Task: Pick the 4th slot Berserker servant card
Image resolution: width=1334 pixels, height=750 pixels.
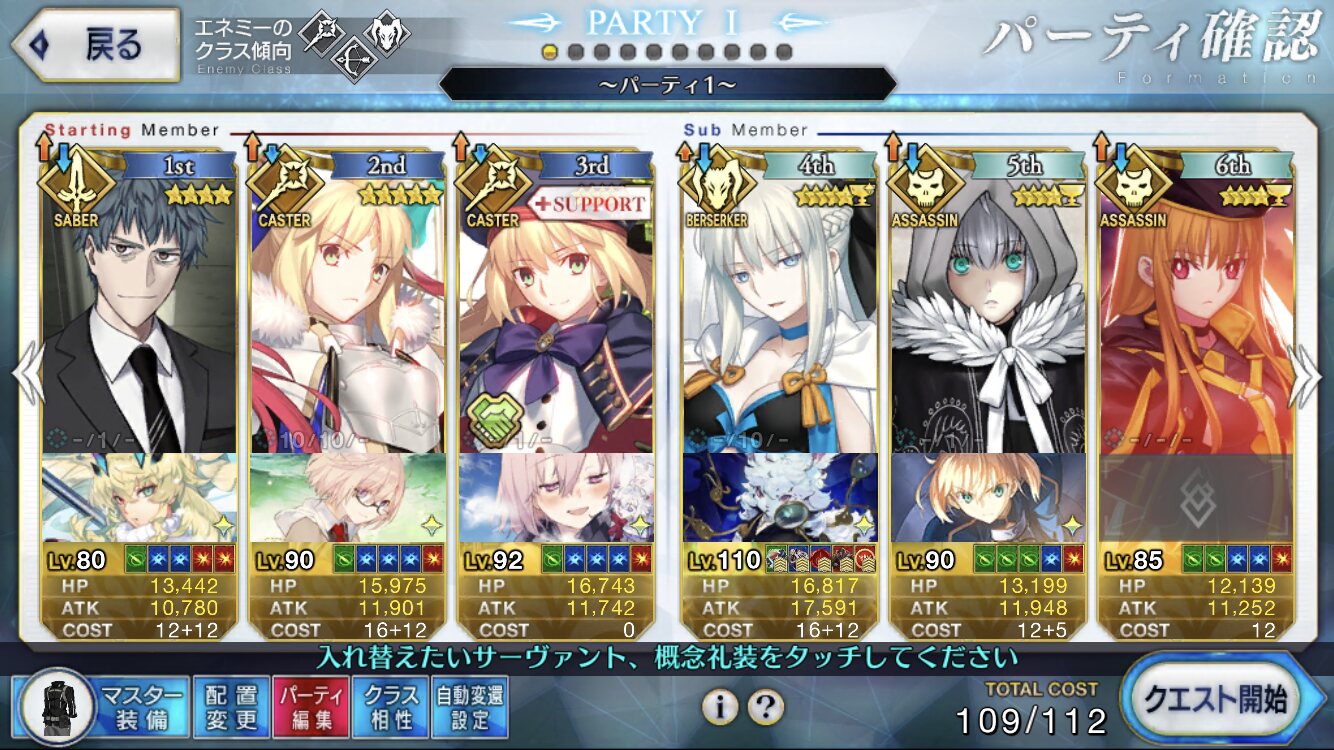Action: (x=780, y=310)
